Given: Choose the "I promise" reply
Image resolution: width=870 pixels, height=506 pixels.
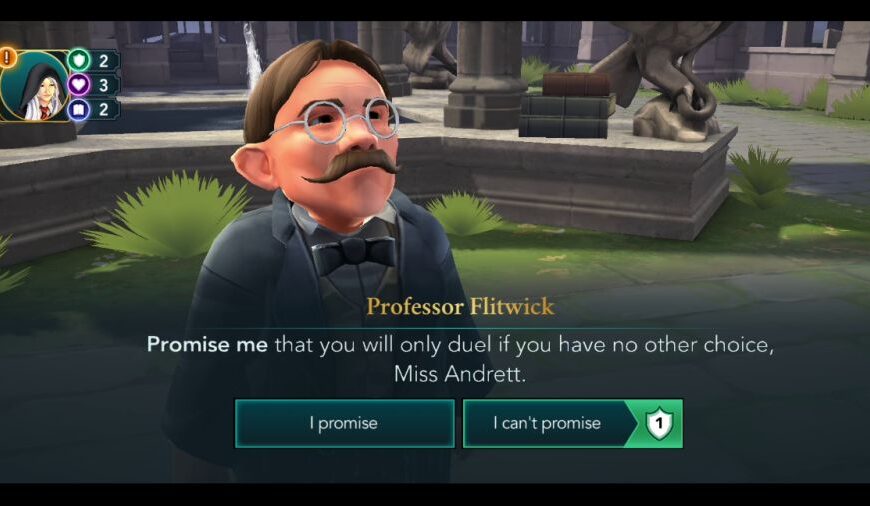Looking at the screenshot, I should (x=343, y=423).
